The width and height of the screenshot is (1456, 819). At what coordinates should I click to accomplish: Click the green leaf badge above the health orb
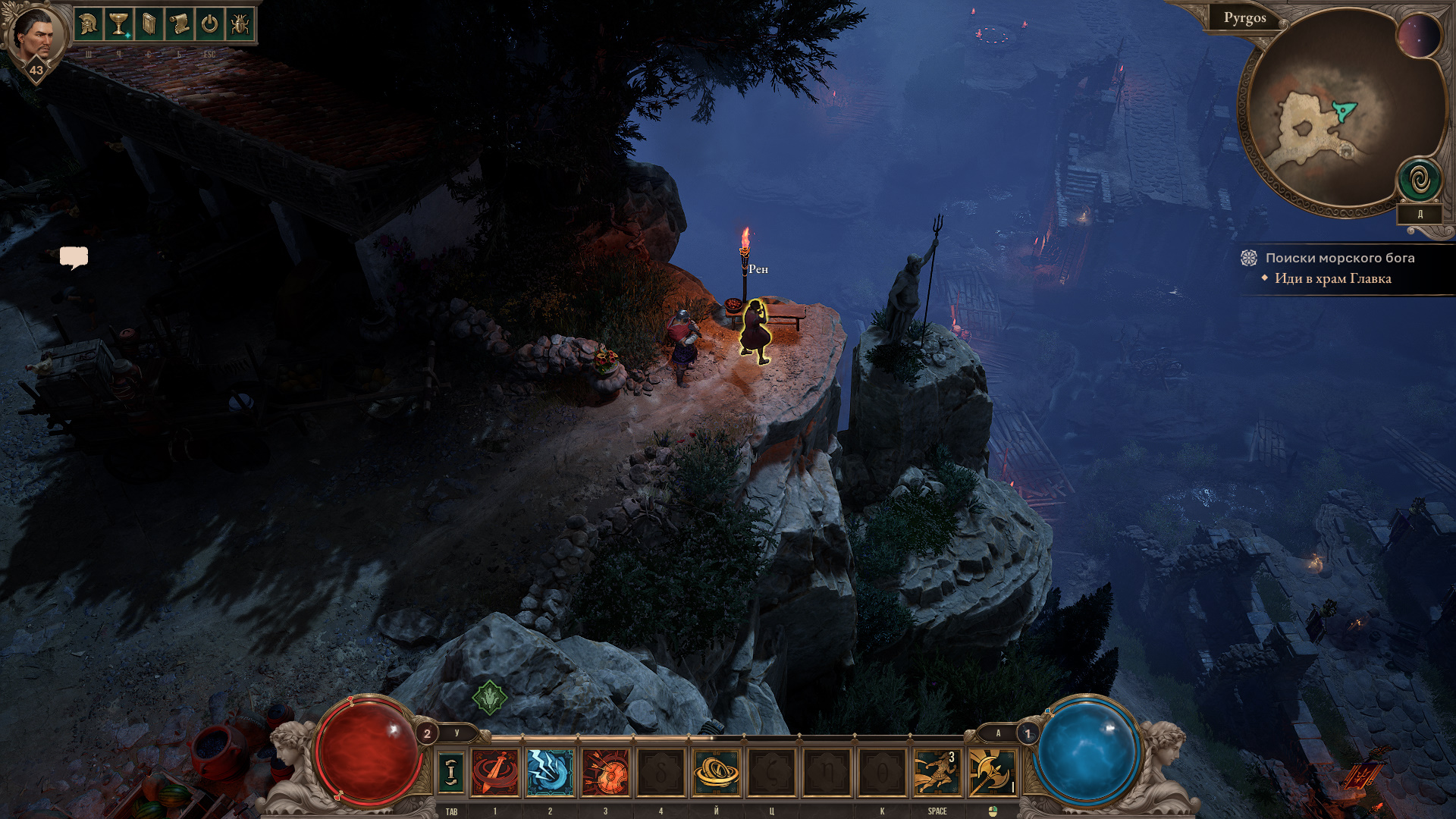[489, 697]
